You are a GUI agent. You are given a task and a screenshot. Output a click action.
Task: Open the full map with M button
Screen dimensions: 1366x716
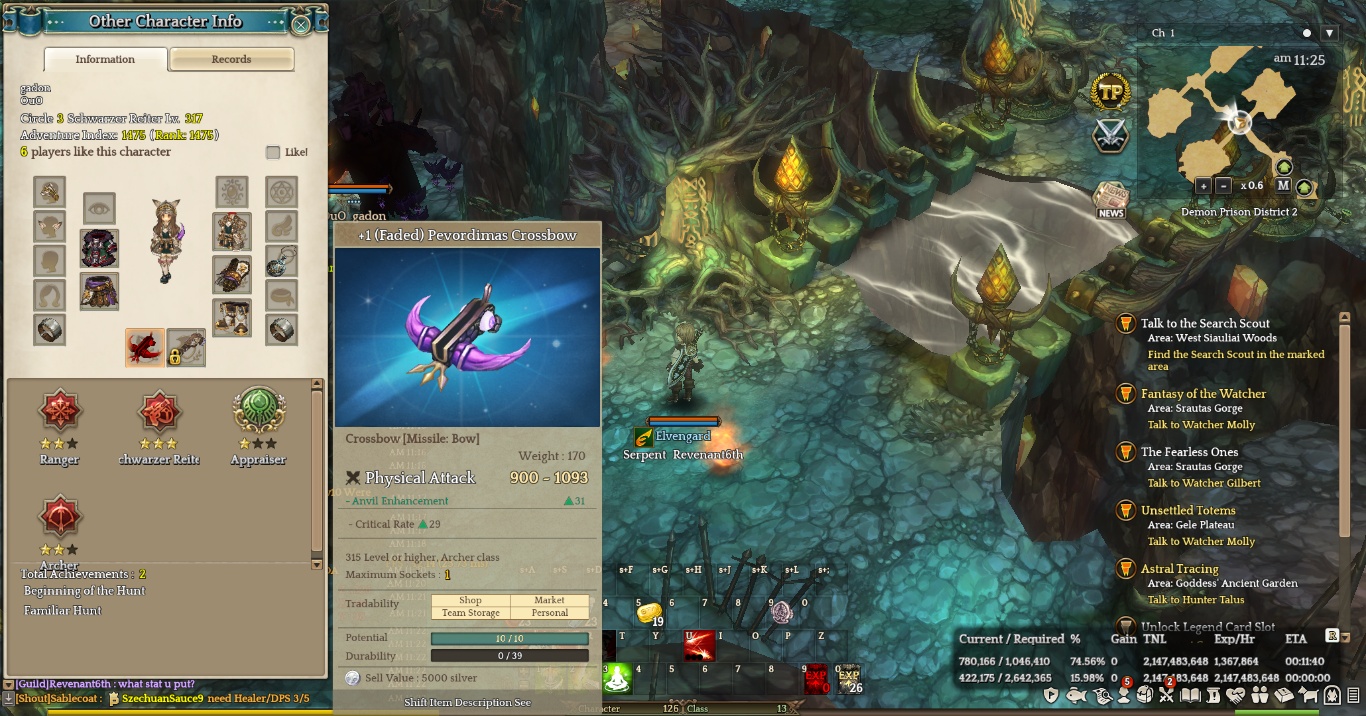pos(1284,186)
